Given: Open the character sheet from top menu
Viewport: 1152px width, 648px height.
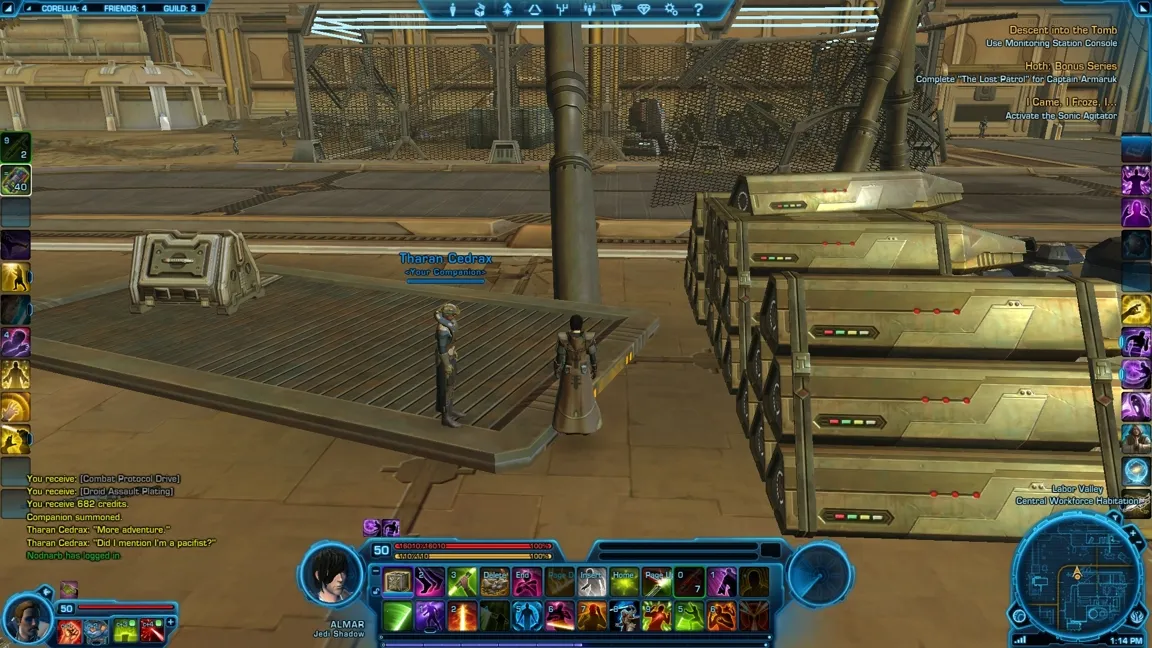Looking at the screenshot, I should [452, 10].
